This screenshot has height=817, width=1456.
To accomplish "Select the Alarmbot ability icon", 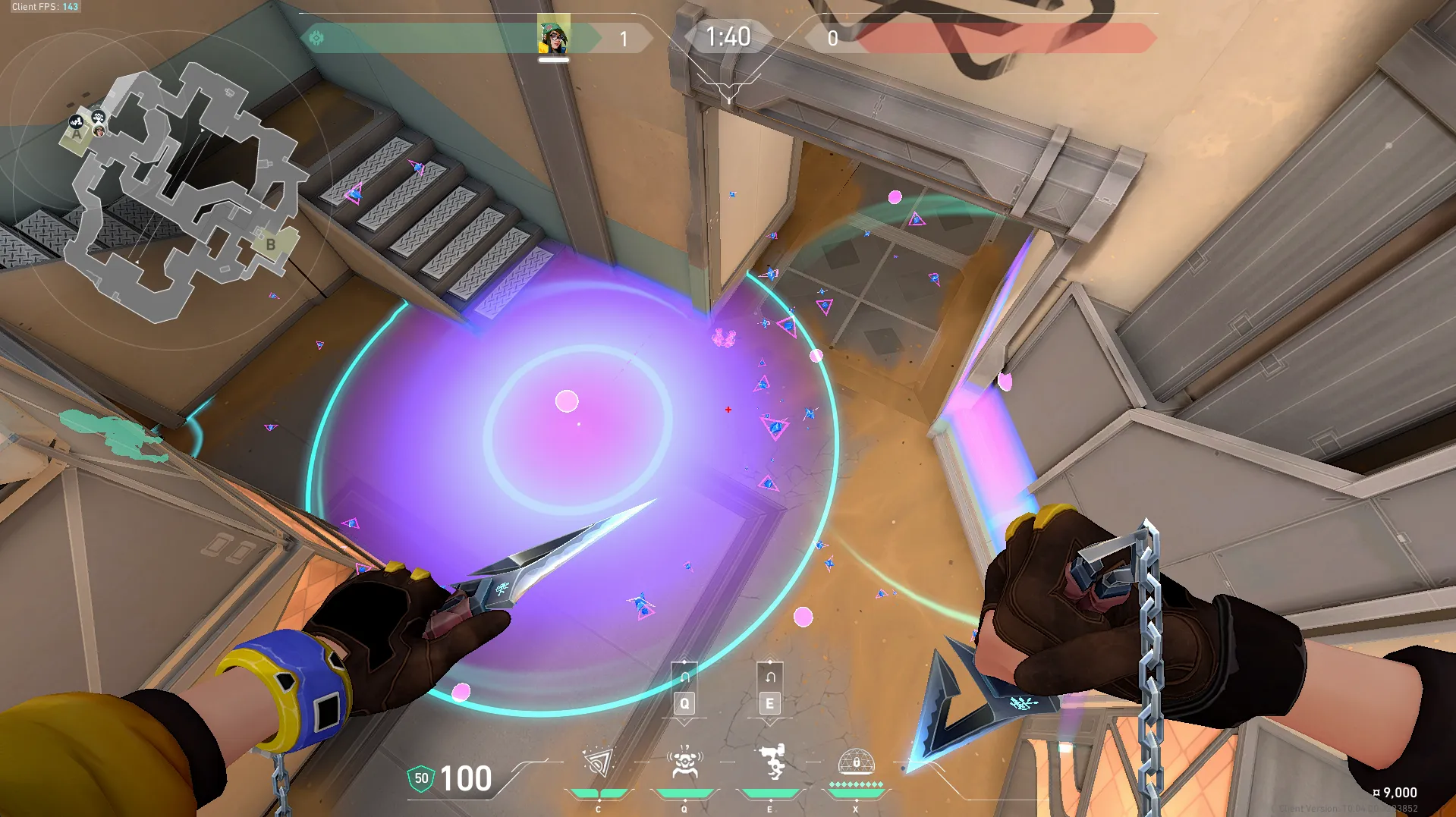I will coord(684,763).
